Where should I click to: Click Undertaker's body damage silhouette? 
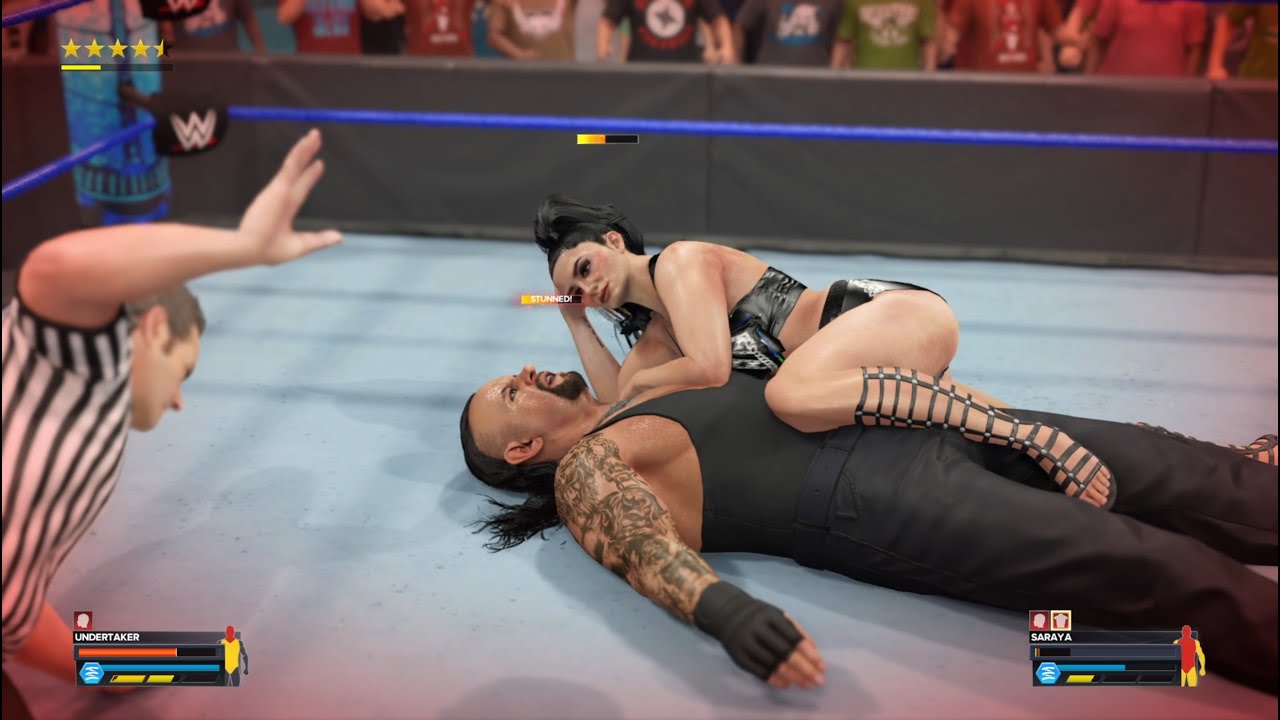(232, 655)
